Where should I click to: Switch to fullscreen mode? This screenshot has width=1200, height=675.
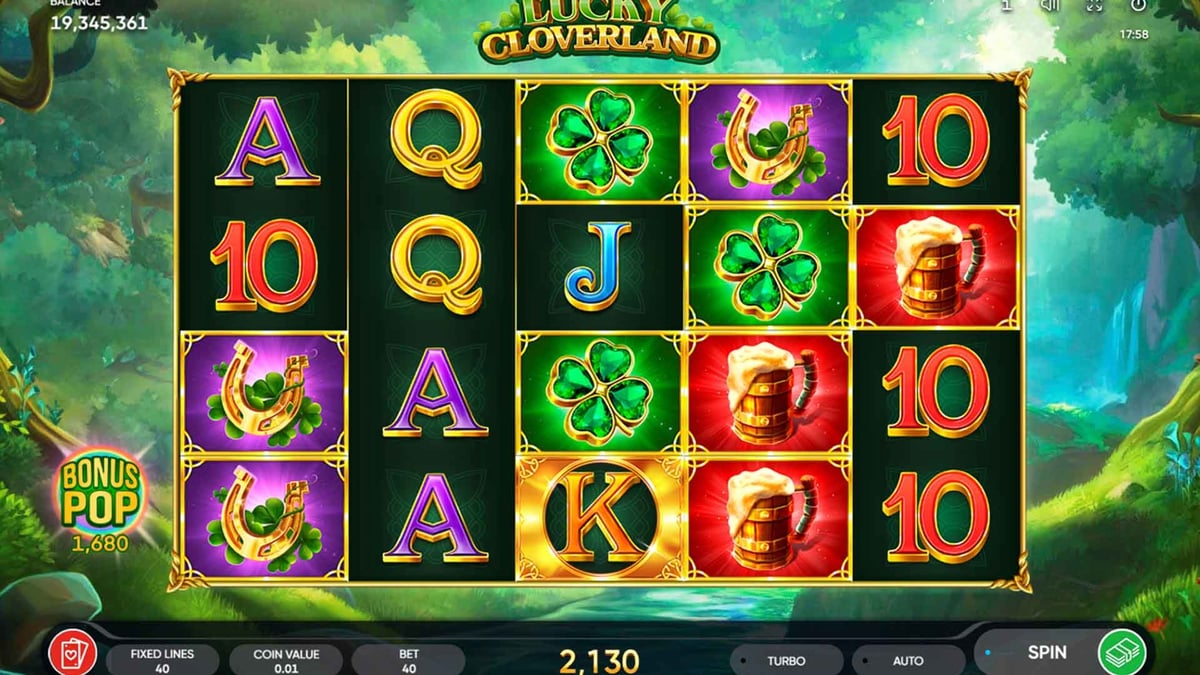[1094, 6]
